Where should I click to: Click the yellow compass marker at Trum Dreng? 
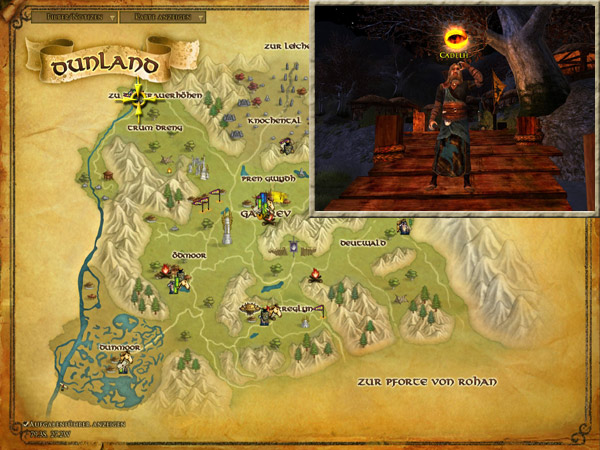click(138, 96)
